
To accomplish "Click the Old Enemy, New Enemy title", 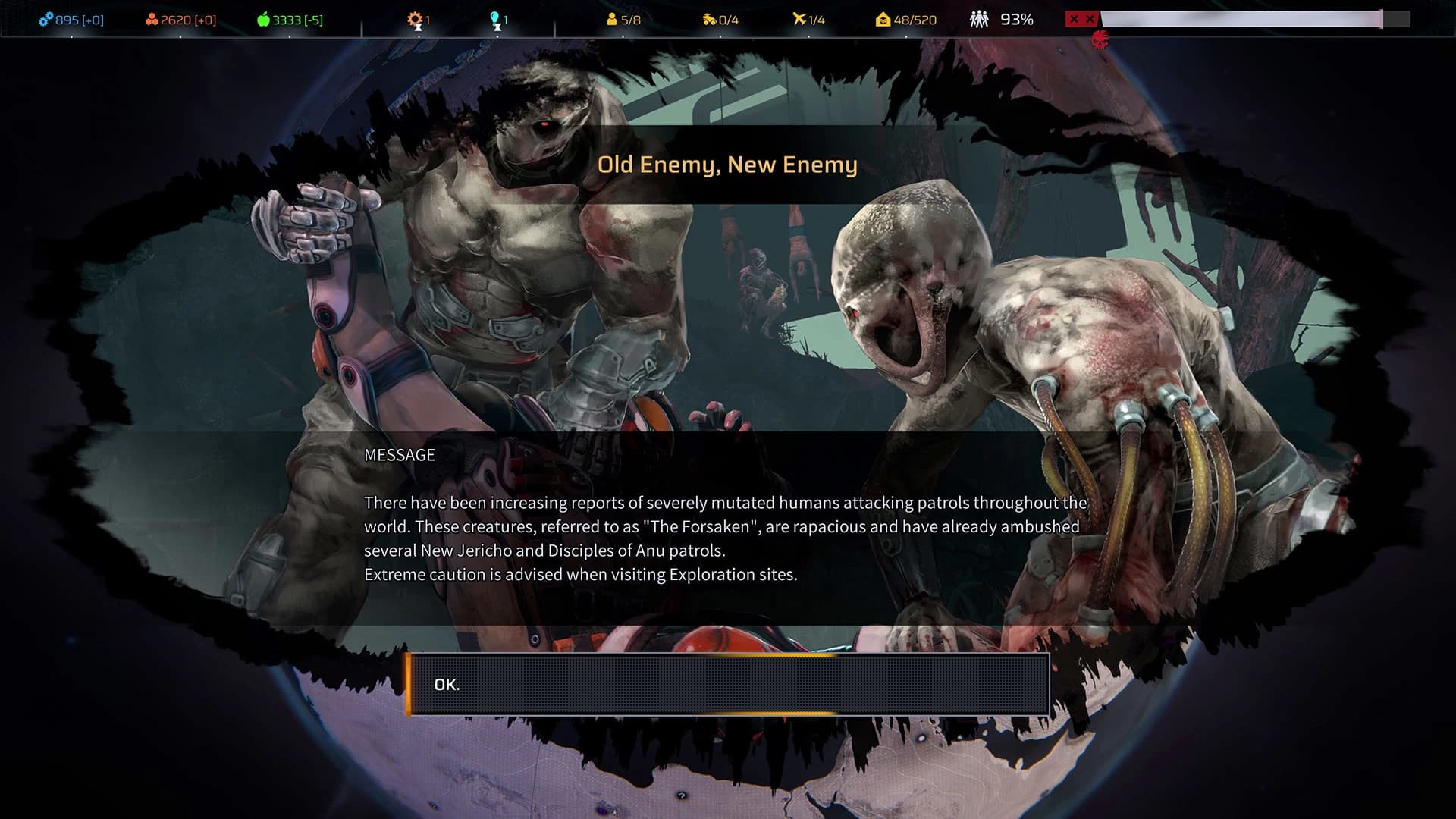I will (x=727, y=164).
